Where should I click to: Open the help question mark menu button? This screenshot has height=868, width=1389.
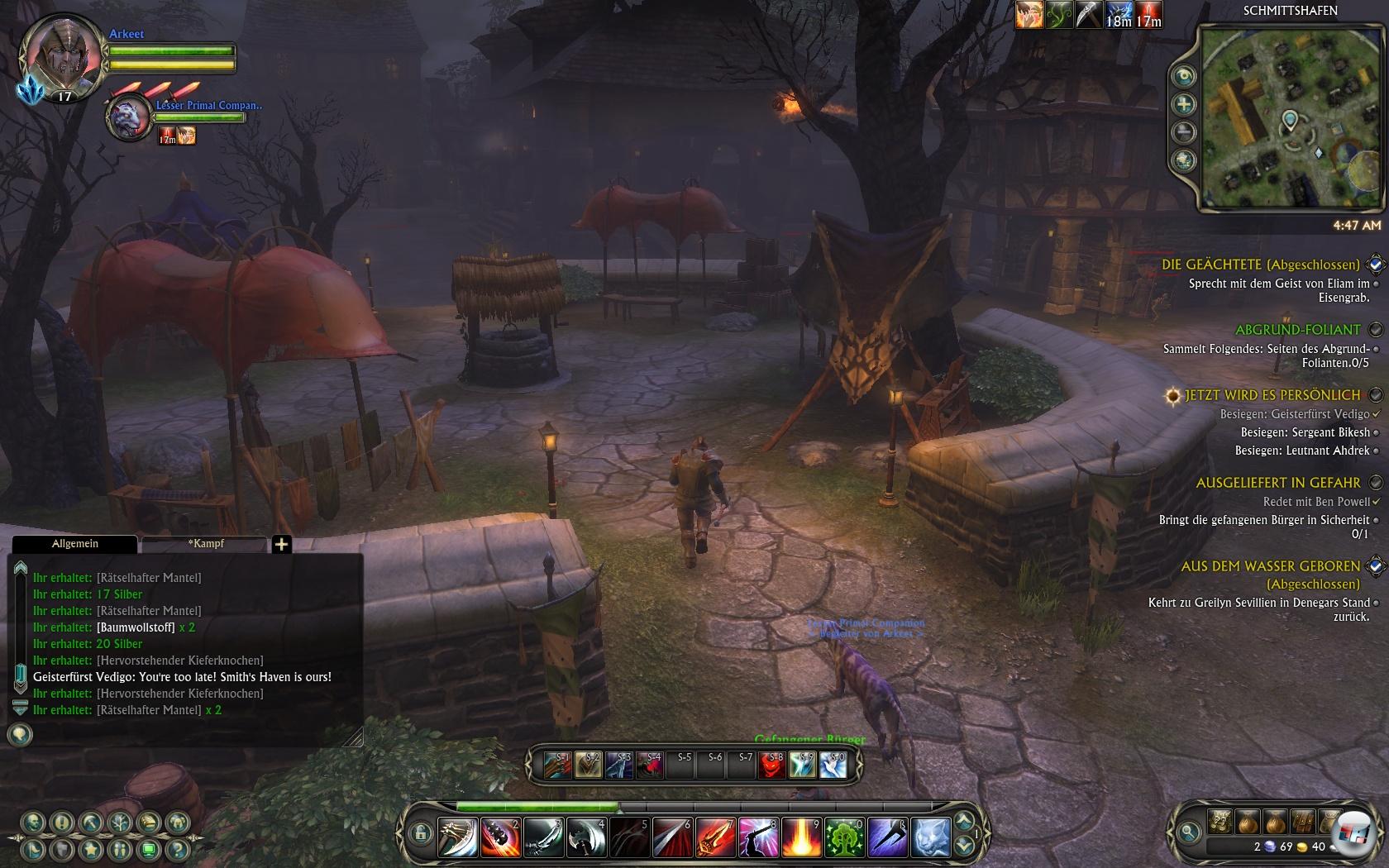click(177, 849)
